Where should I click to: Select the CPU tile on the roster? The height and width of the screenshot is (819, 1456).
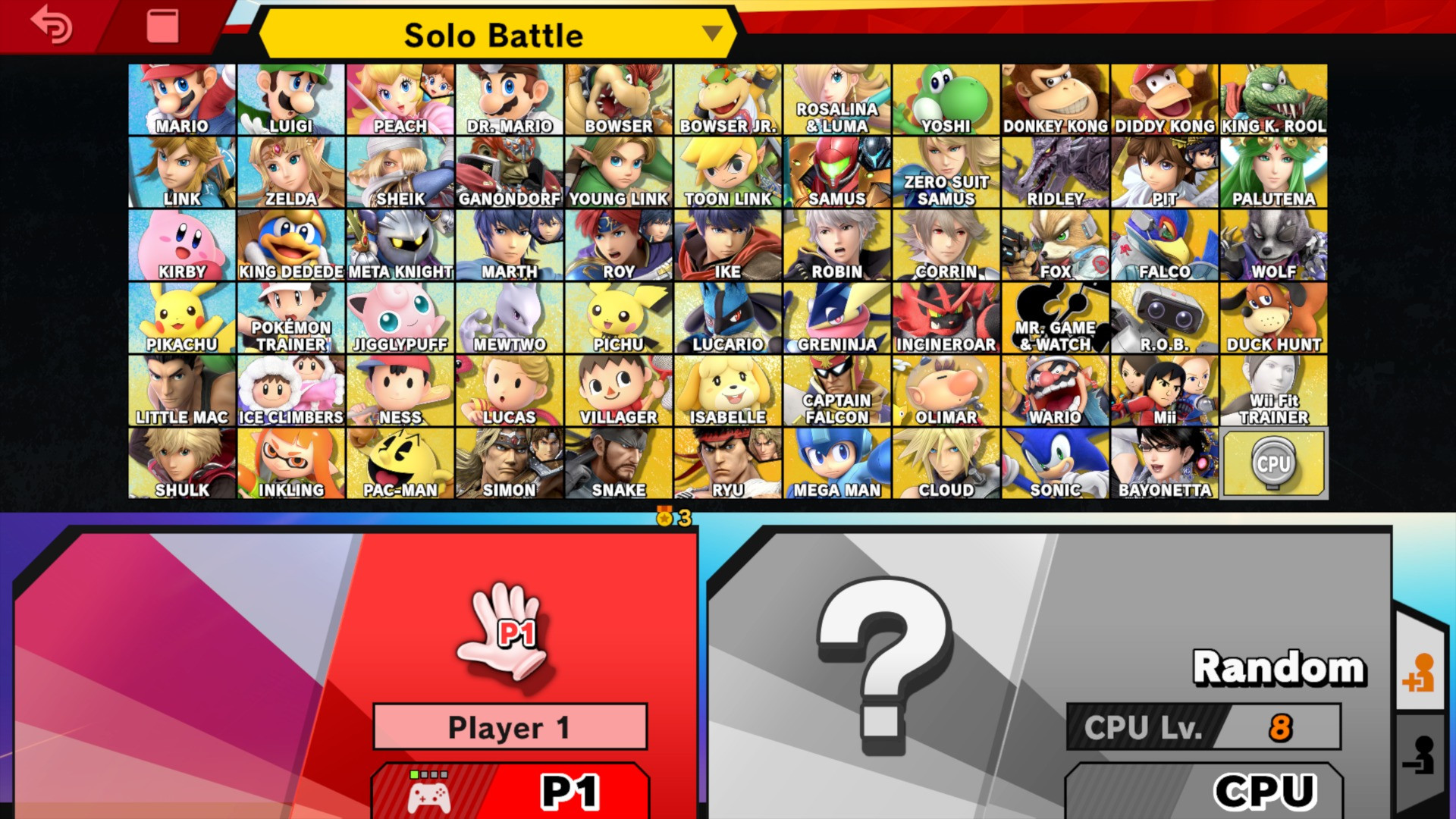point(1273,463)
